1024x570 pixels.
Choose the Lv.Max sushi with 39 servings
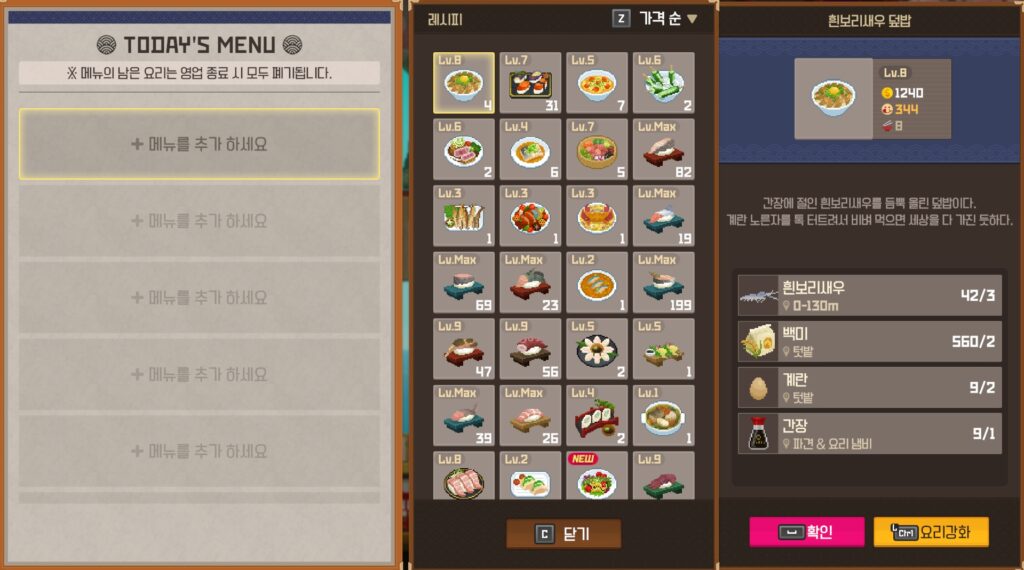[464, 415]
